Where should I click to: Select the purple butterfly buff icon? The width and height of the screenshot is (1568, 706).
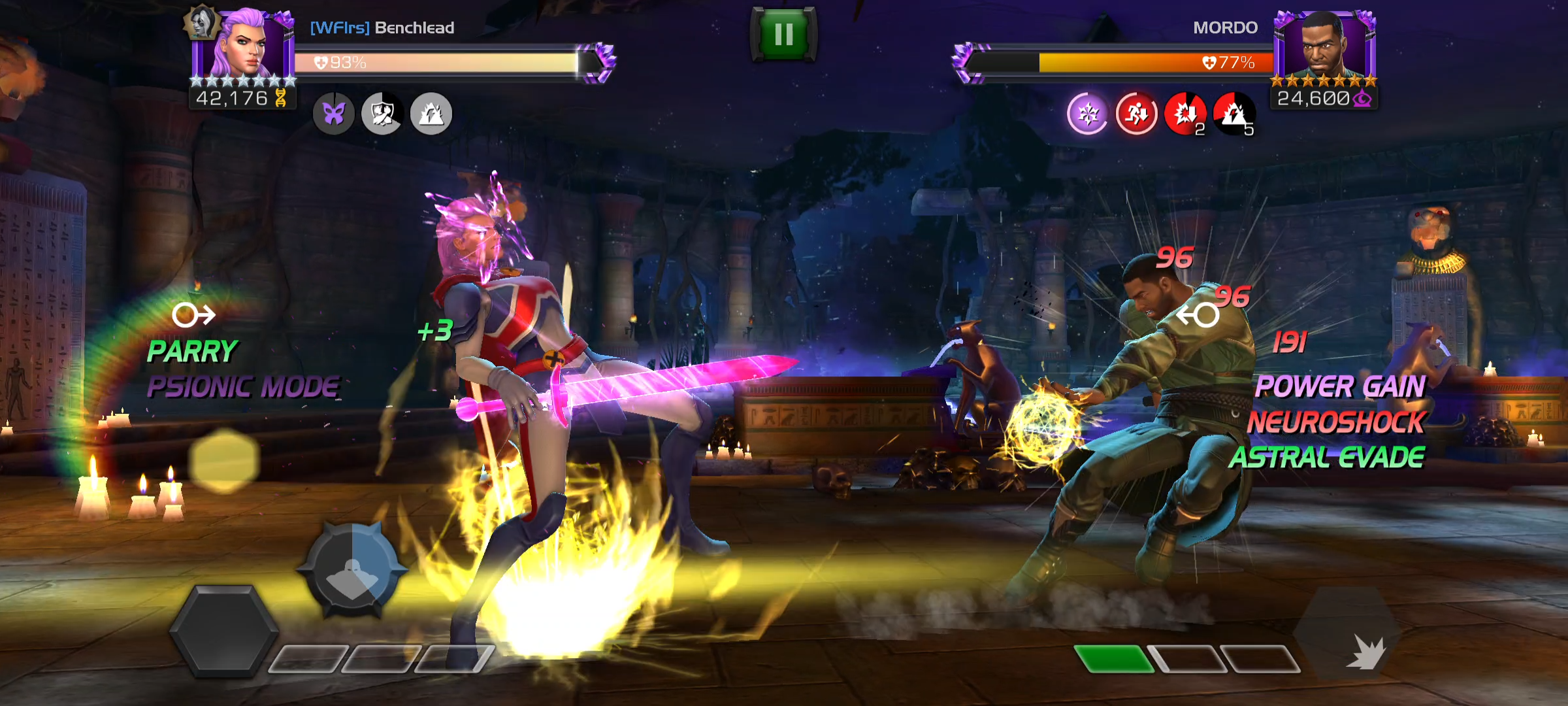click(x=334, y=114)
